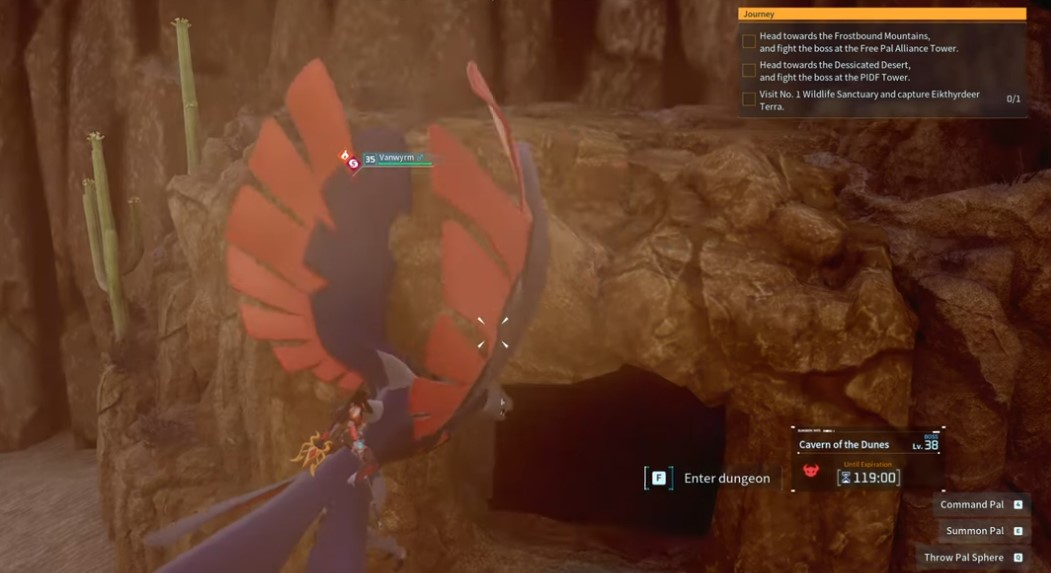Screen dimensions: 1051x573
Task: Click the Command Pal action label
Action: click(x=972, y=505)
